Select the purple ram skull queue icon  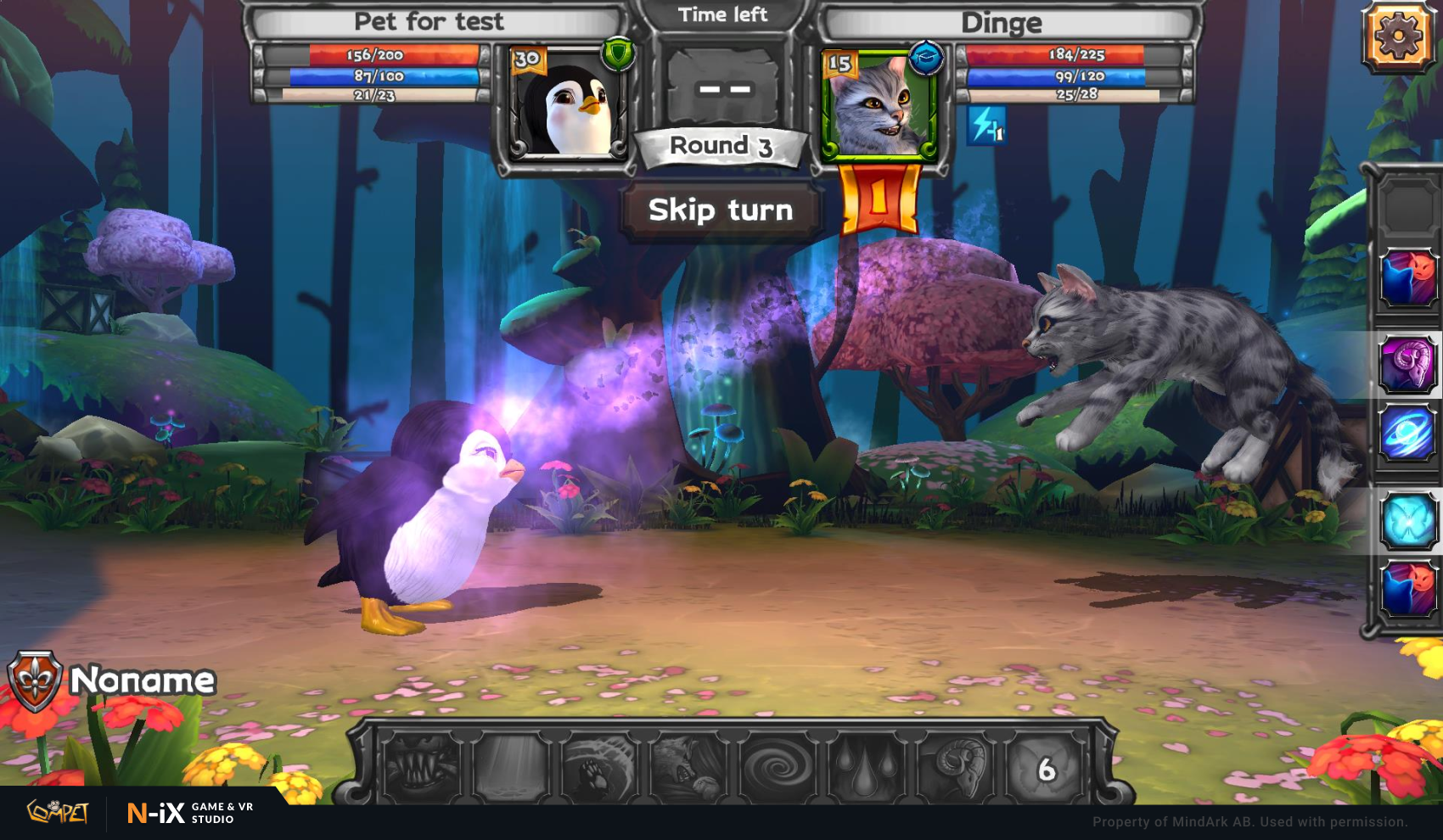[x=1407, y=364]
